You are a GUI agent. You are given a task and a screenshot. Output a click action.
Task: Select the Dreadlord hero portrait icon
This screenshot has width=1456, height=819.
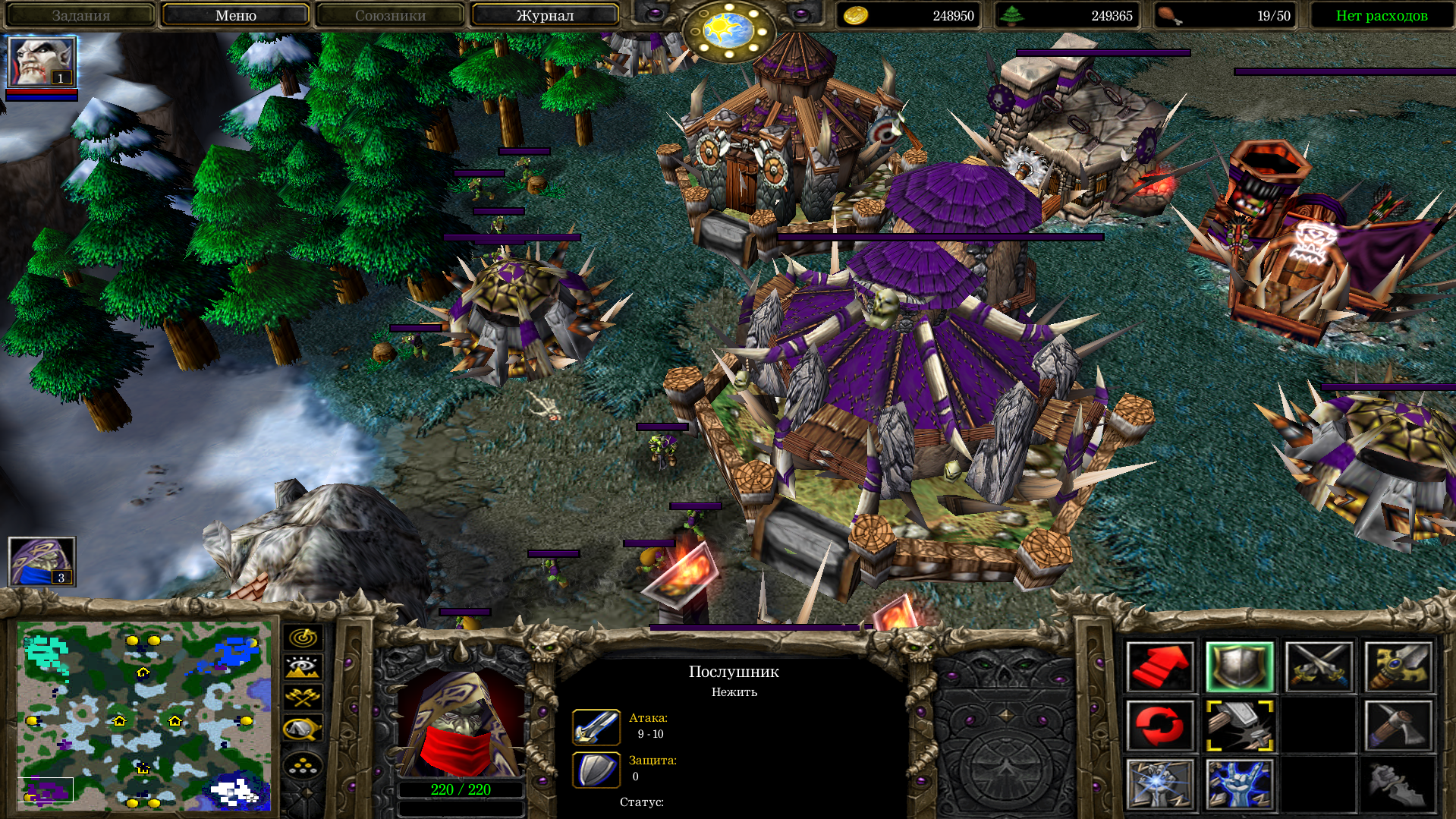41,61
